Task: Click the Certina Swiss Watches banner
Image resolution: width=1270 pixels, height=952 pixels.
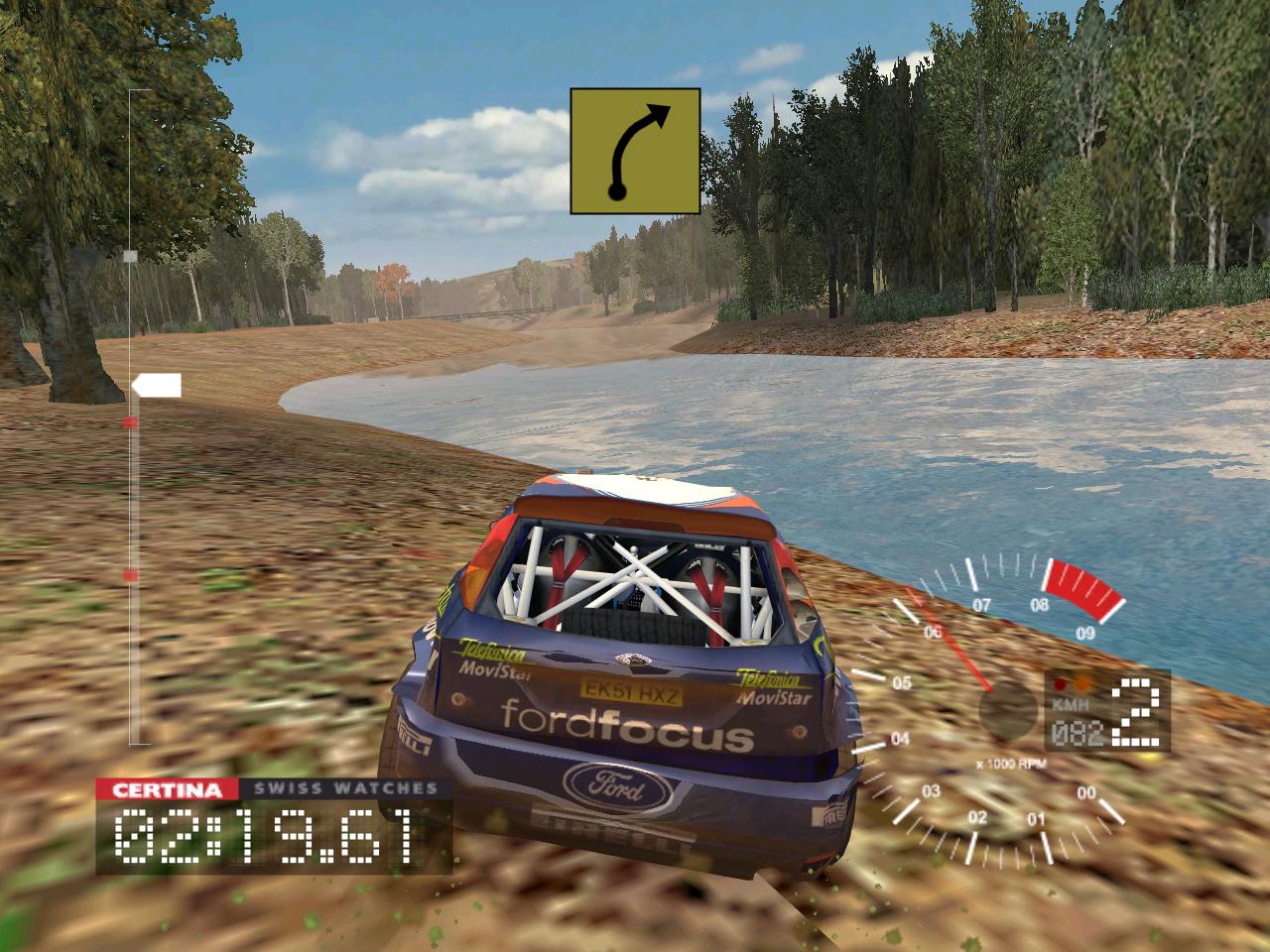Action: coord(274,789)
